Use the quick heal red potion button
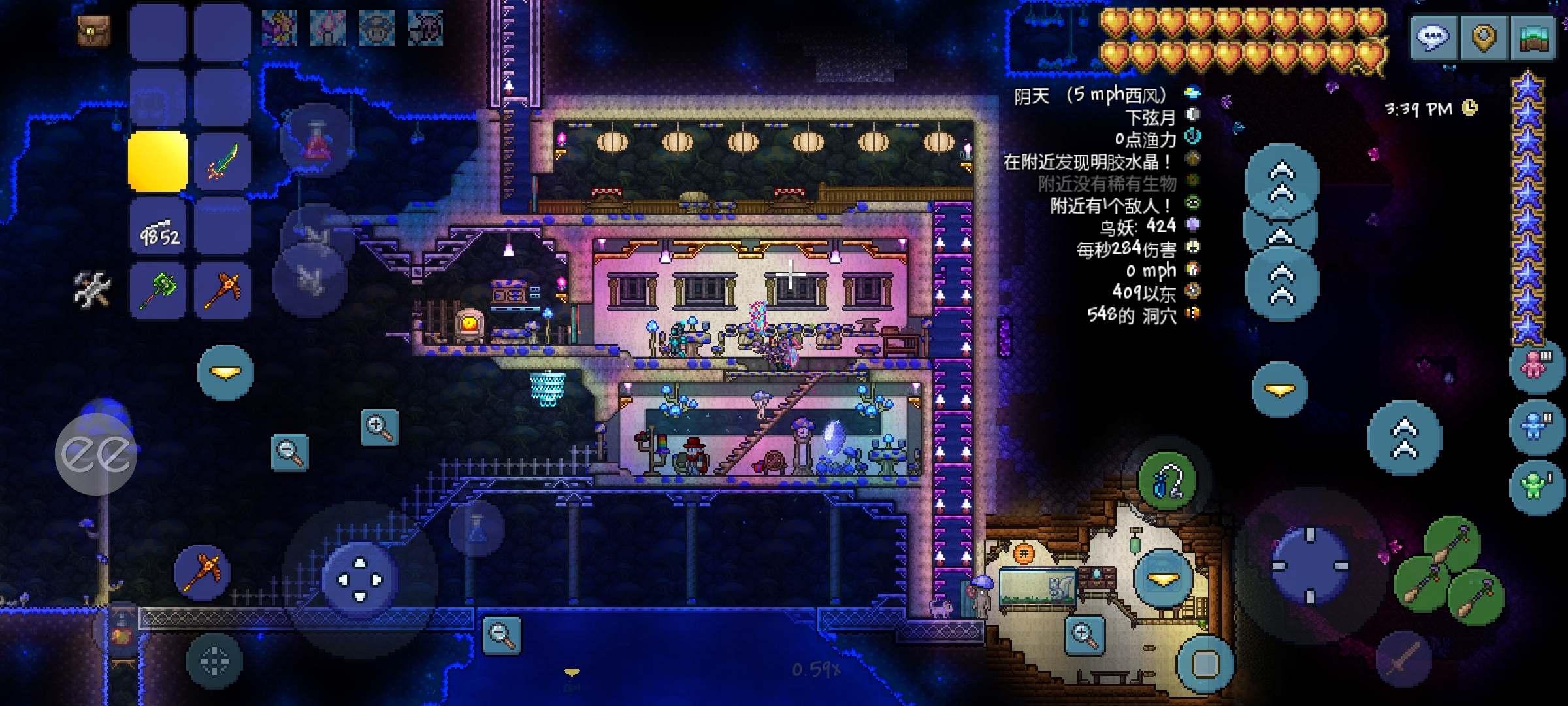This screenshot has width=1568, height=706. point(316,140)
